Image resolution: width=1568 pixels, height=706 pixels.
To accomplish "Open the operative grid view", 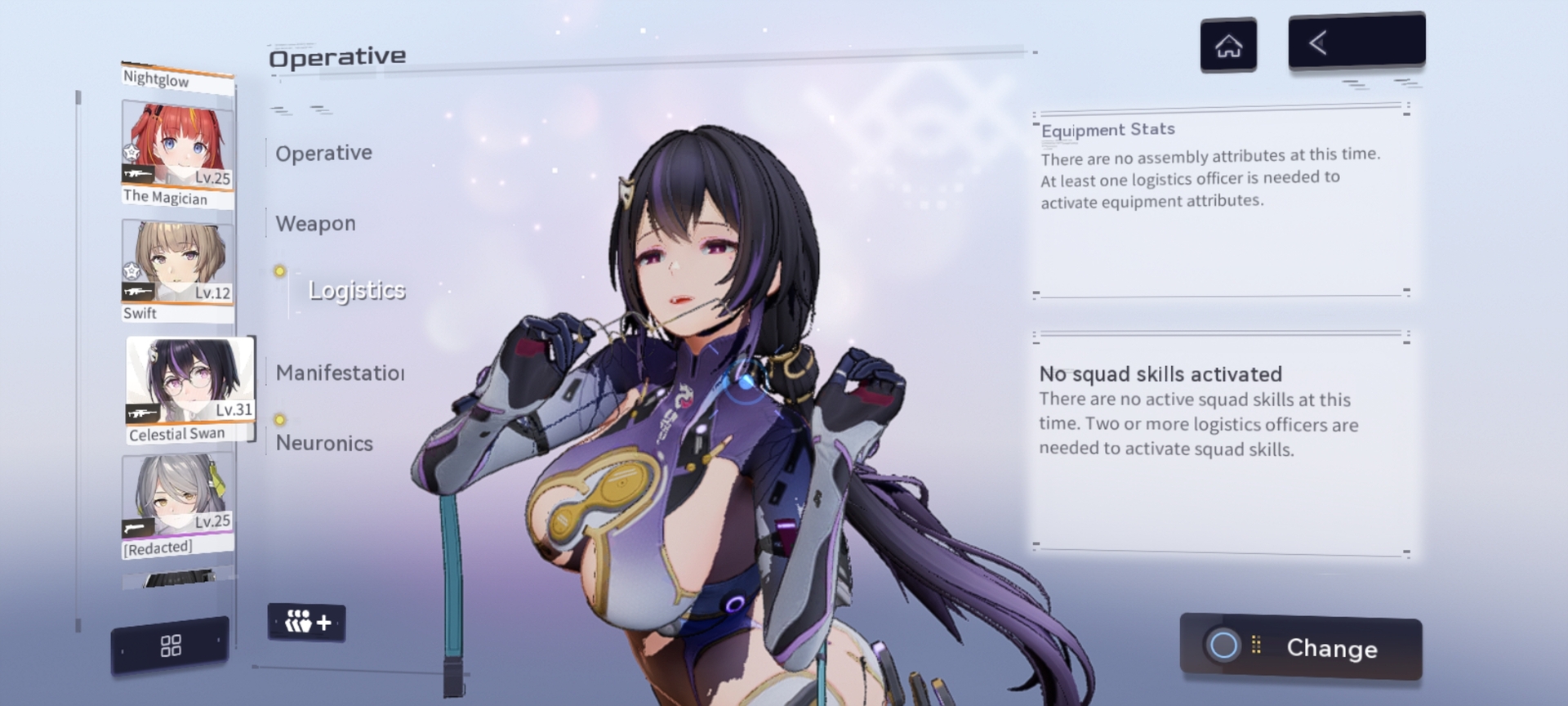I will [171, 646].
